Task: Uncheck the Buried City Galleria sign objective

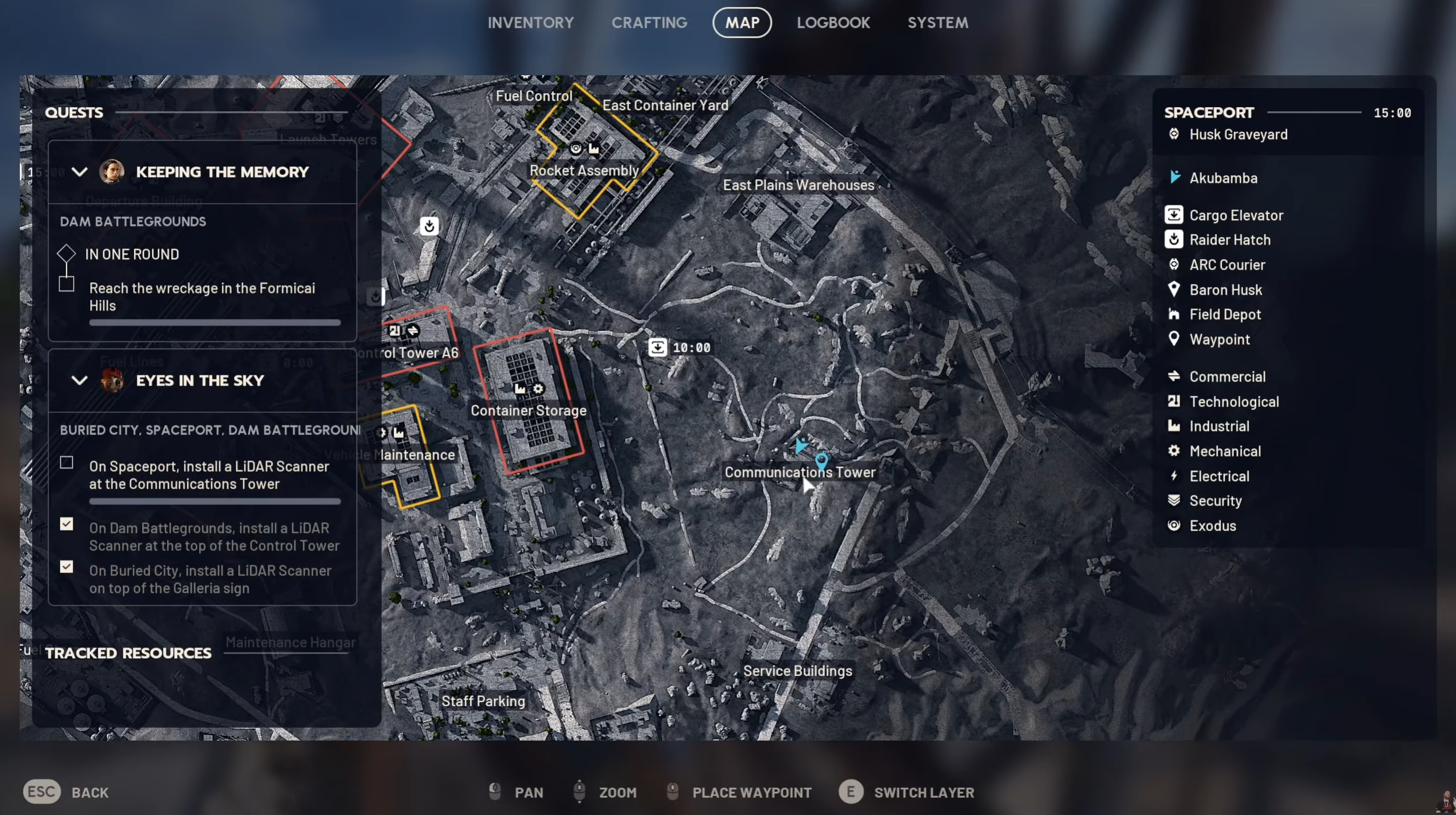Action: 66,567
